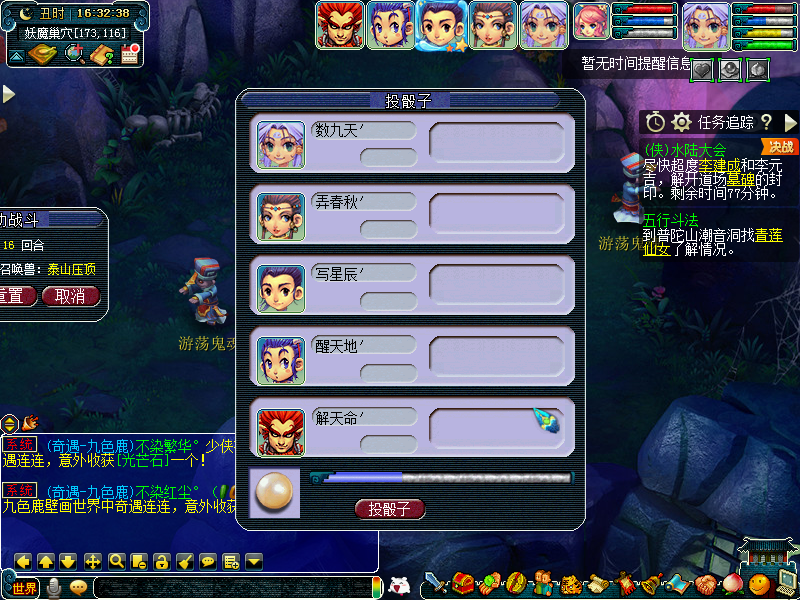Click the smiley face friends icon
800x600 pixels.
pos(760,584)
